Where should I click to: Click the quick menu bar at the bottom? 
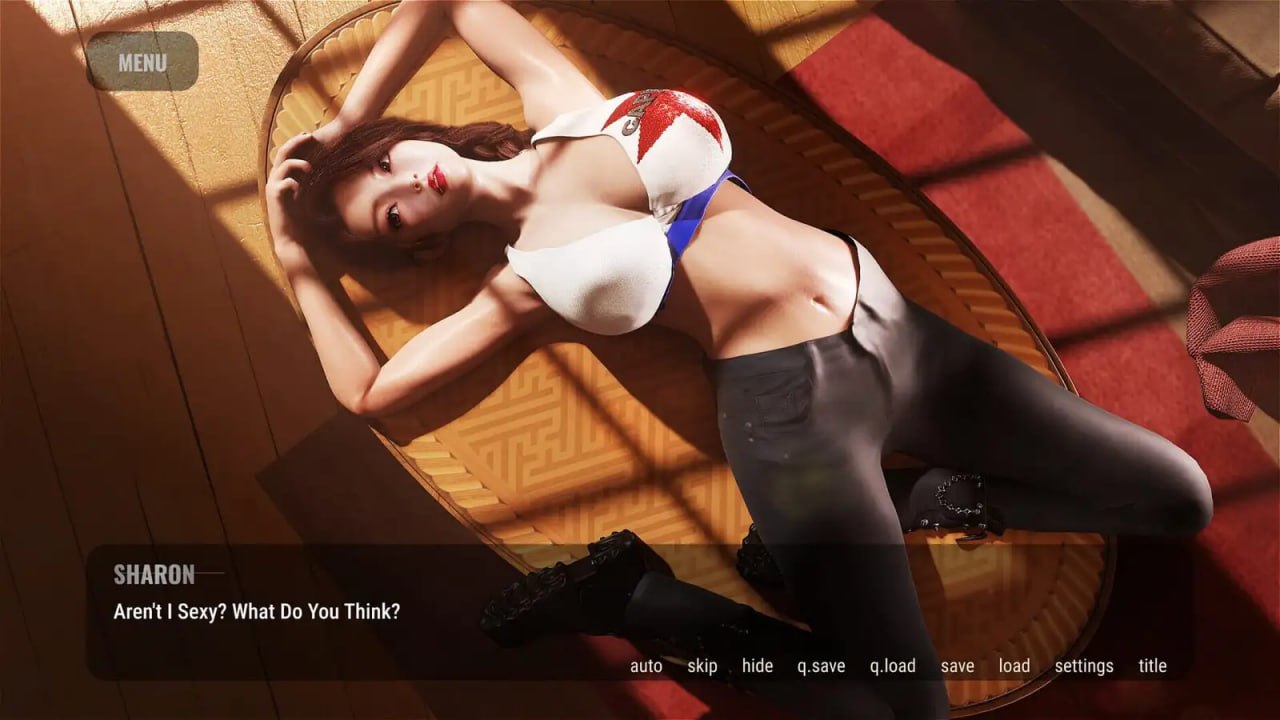(x=900, y=665)
